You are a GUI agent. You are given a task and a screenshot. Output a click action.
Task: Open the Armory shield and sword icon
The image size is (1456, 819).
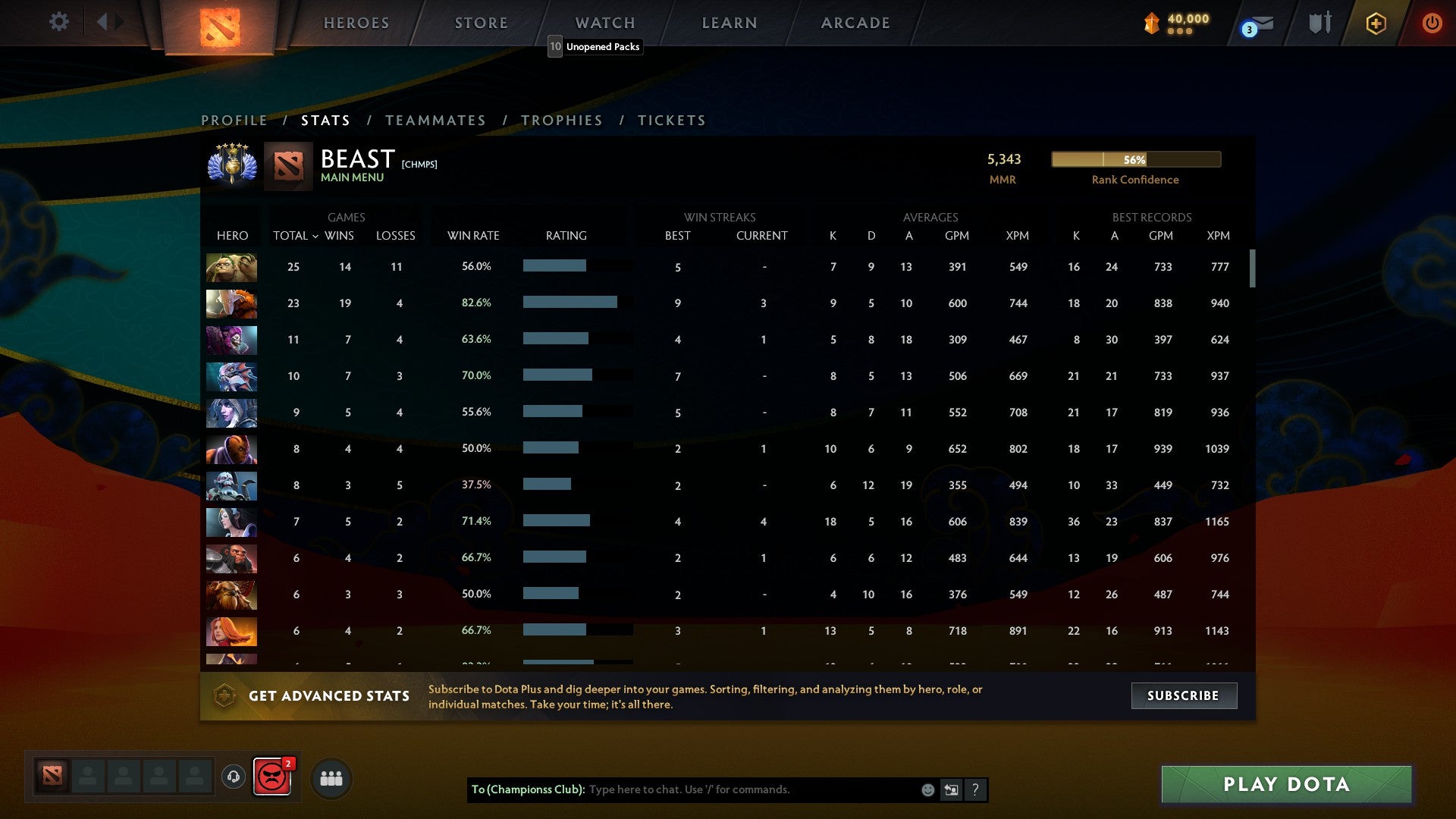(x=1319, y=22)
